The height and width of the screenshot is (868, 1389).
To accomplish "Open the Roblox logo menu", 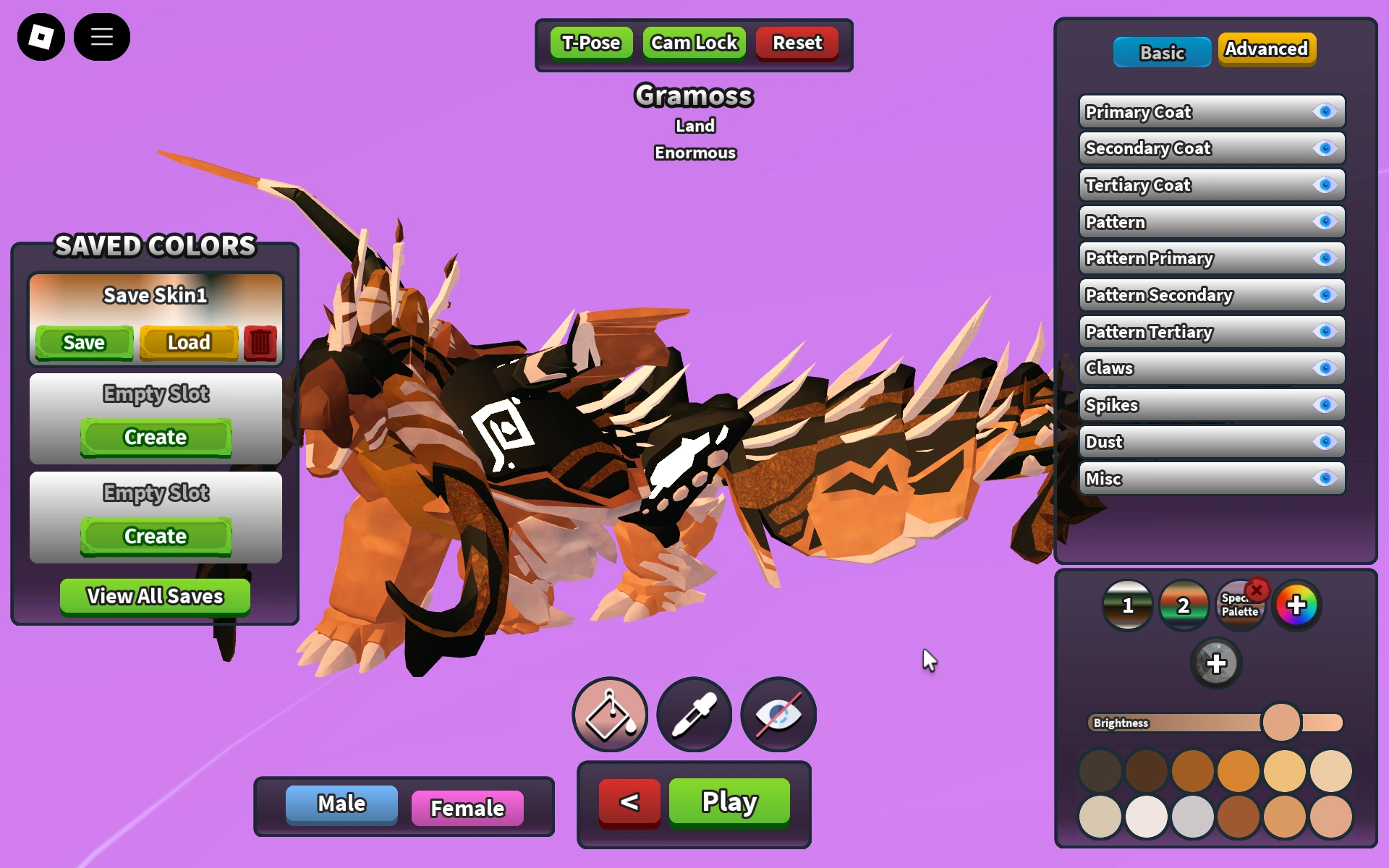I will 41,36.
